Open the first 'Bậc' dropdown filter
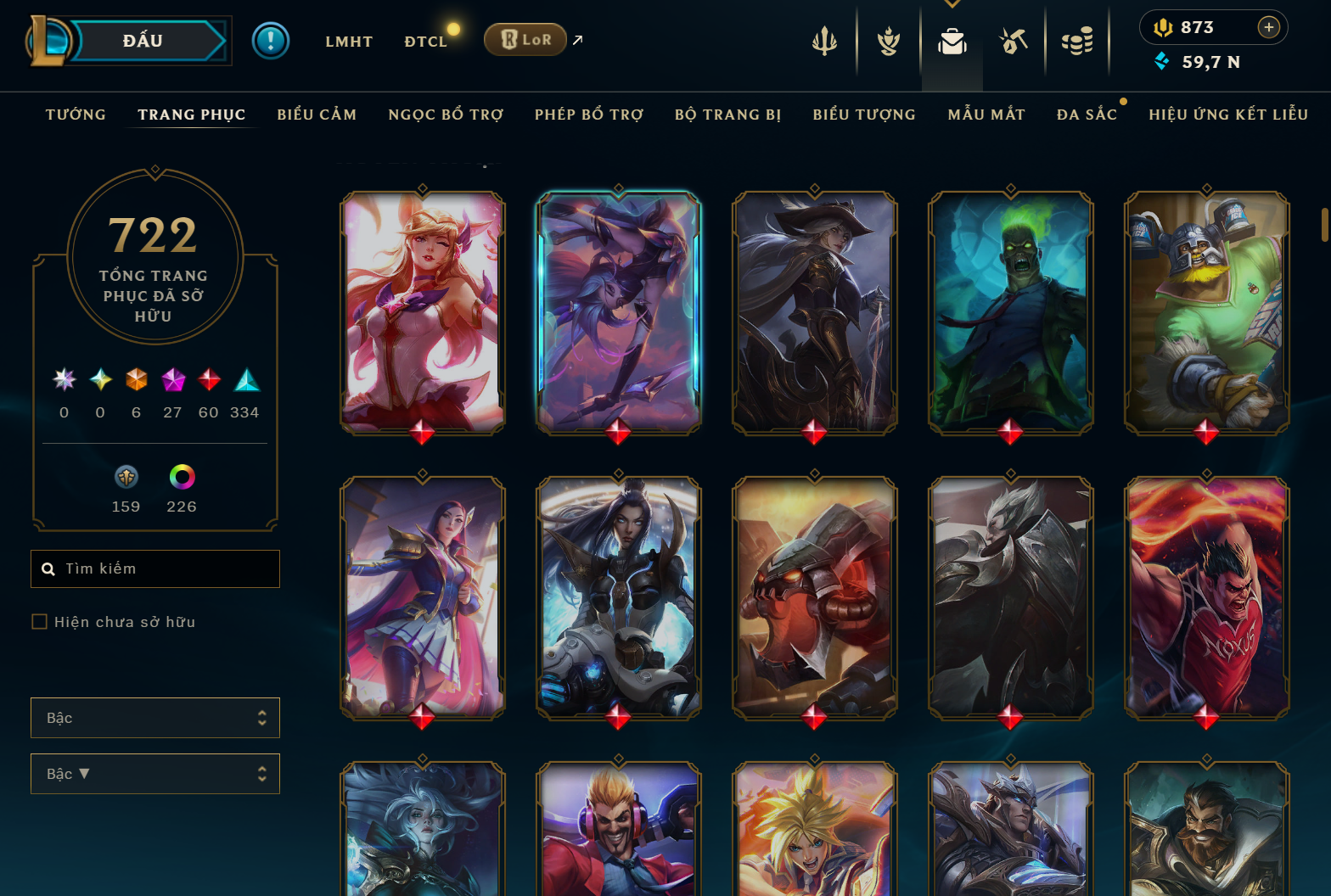 tap(154, 717)
